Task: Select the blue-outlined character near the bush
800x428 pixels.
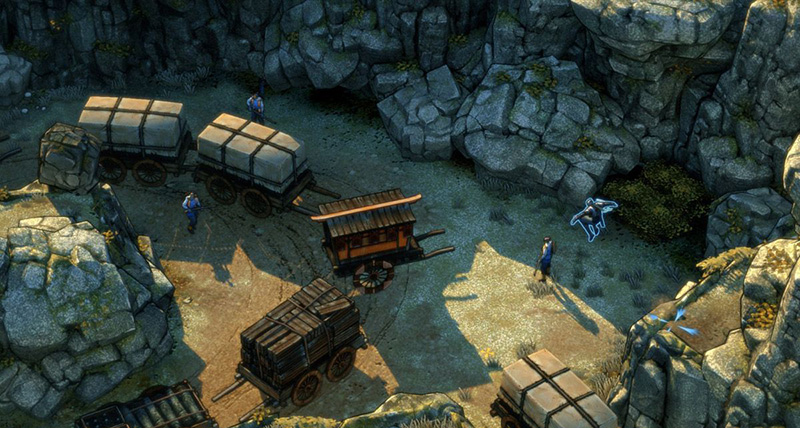Action: coord(593,215)
